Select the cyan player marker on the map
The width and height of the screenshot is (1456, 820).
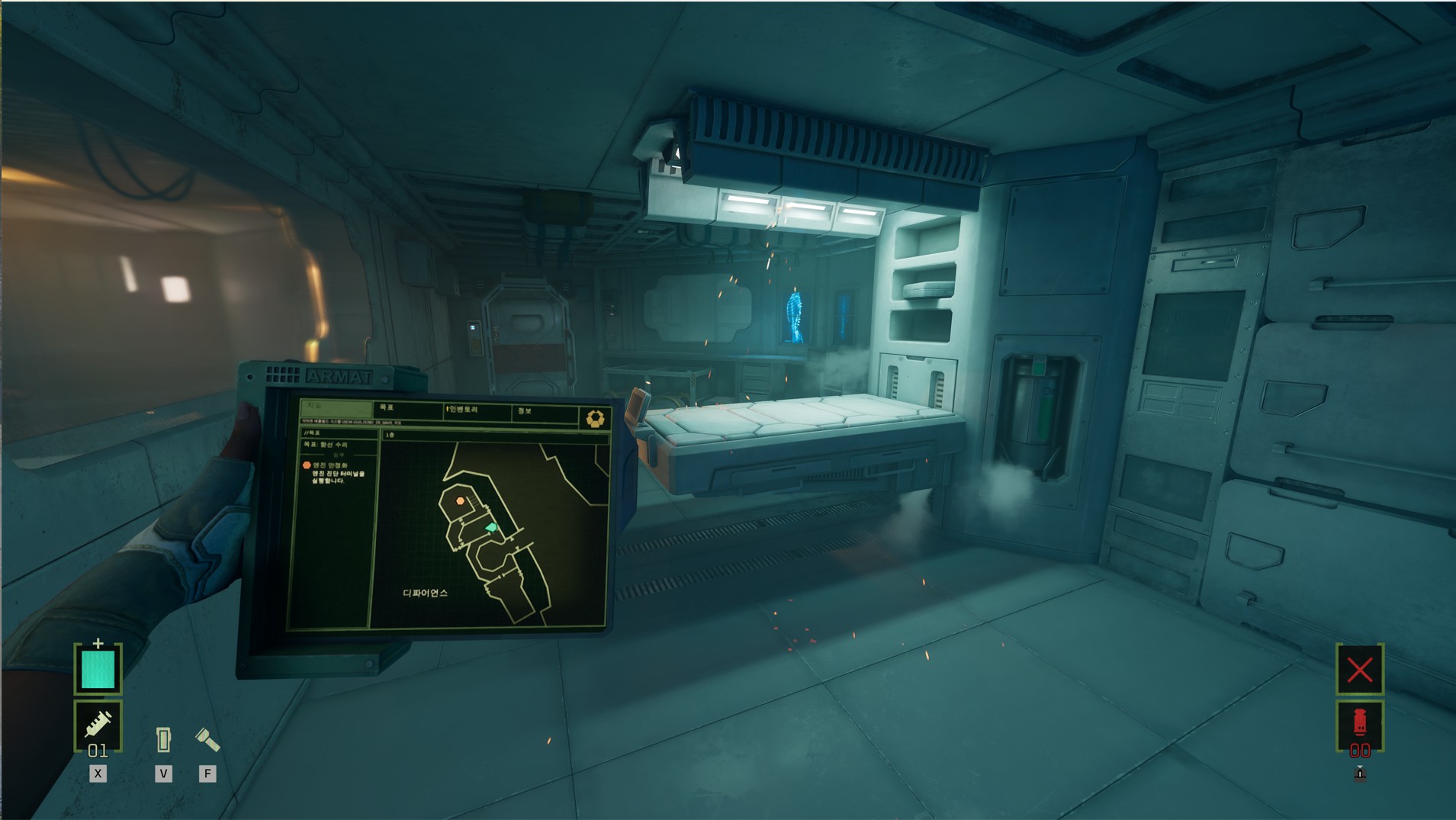click(x=491, y=527)
